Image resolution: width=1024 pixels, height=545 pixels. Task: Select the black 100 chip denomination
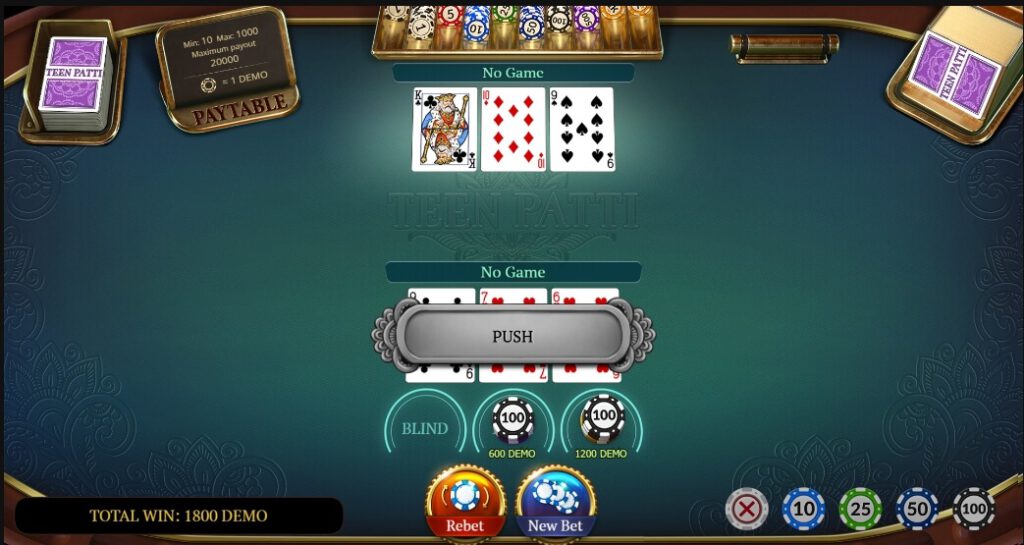coord(973,508)
